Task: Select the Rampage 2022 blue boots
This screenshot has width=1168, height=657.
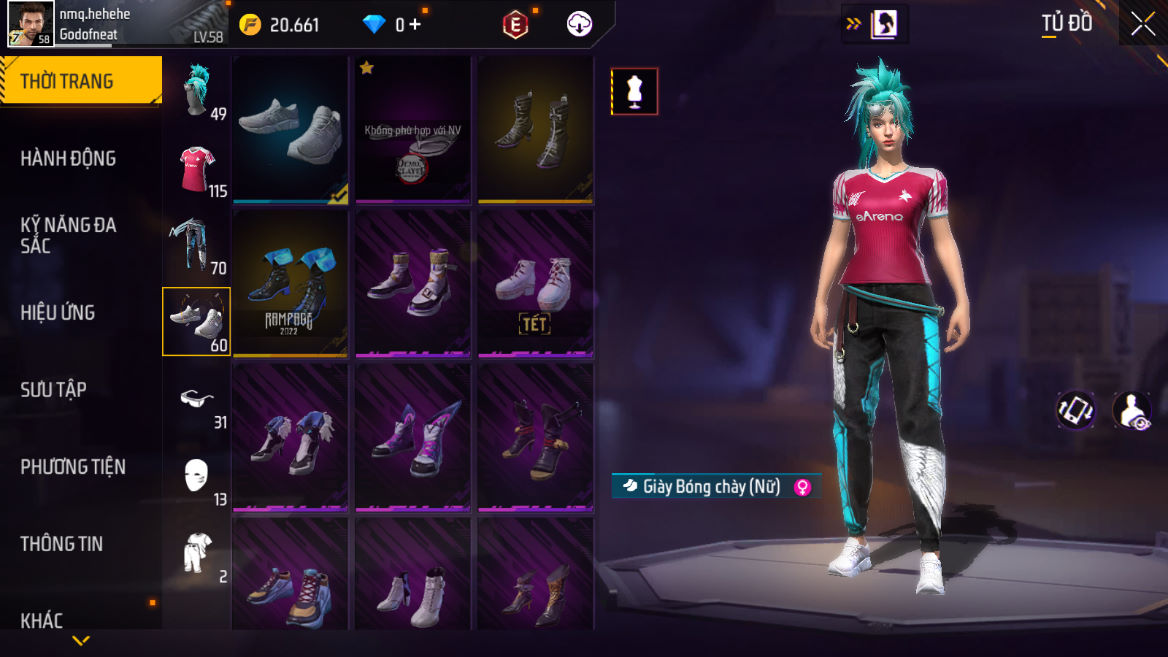Action: point(291,283)
